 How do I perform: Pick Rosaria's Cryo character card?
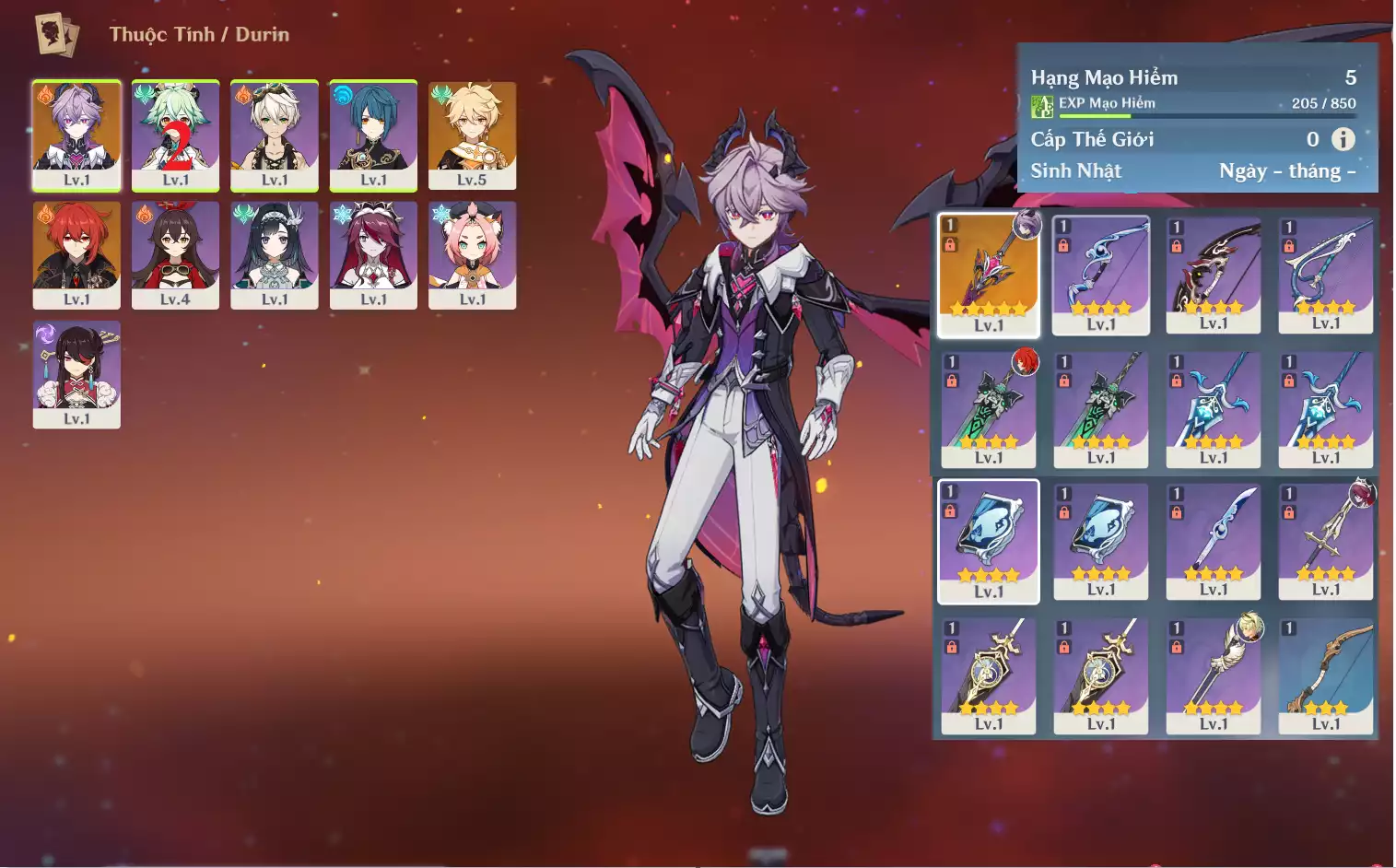[373, 255]
